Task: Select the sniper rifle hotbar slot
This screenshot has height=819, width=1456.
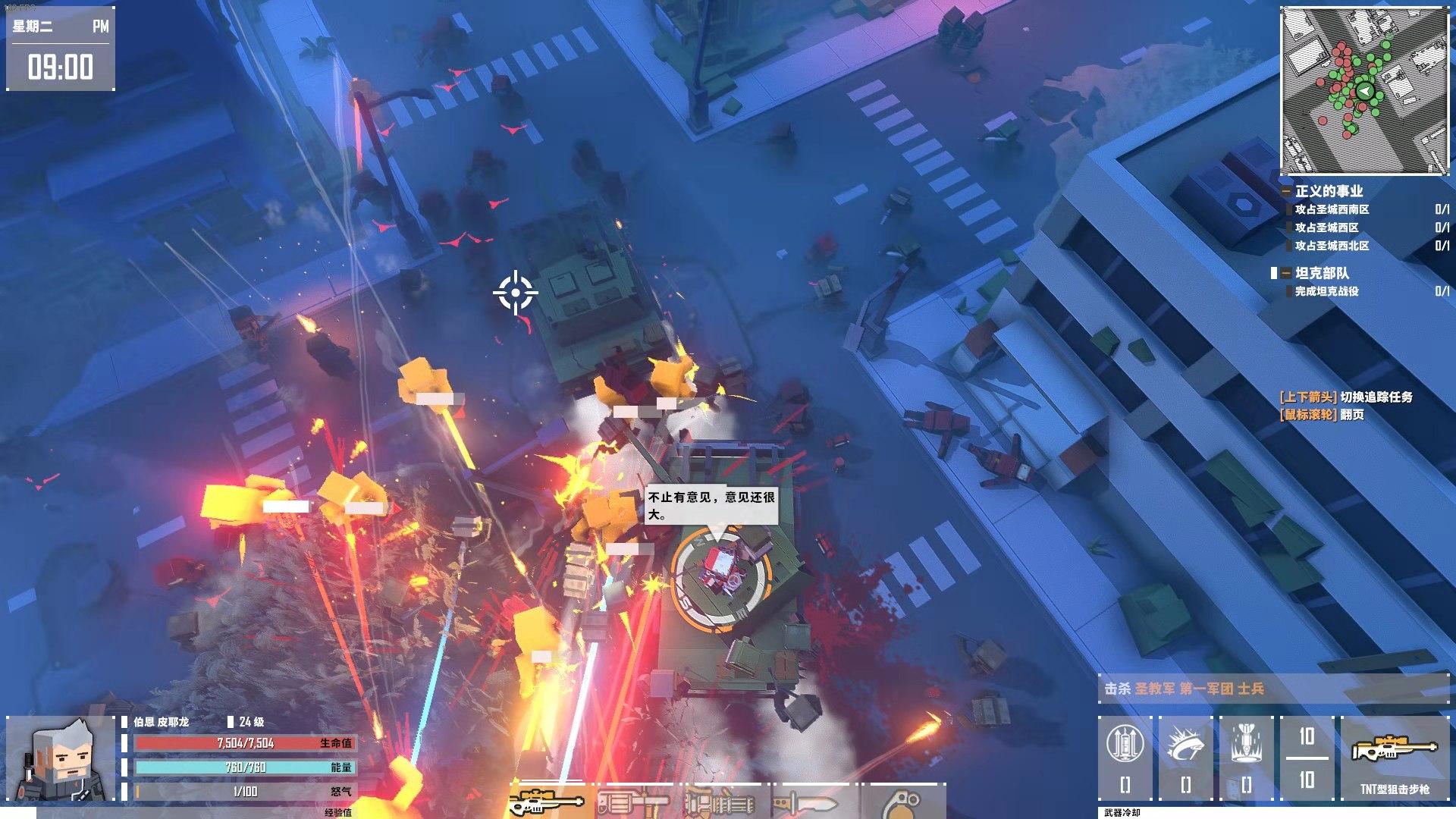Action: pos(548,802)
